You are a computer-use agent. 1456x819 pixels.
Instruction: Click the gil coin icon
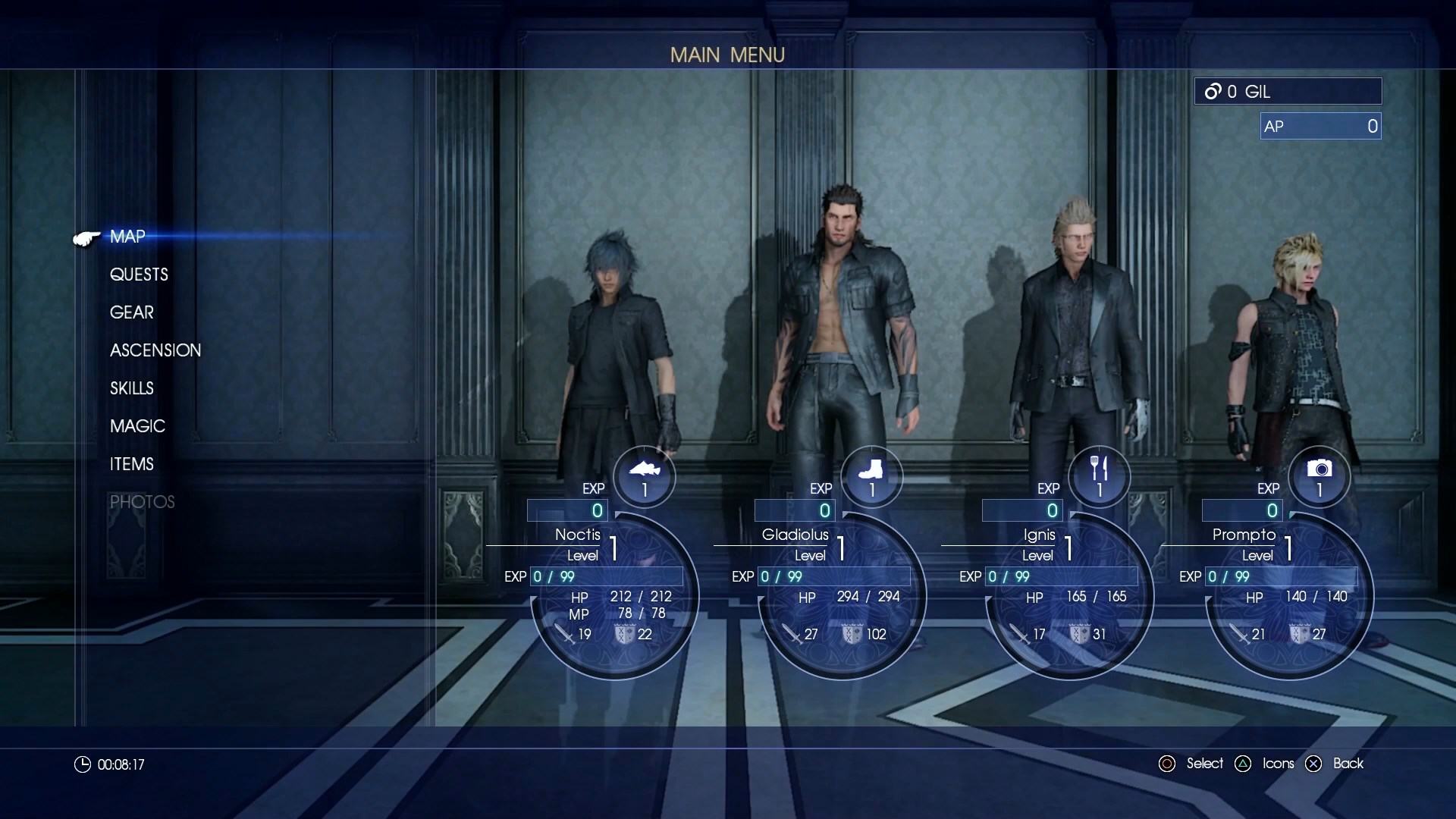1214,91
